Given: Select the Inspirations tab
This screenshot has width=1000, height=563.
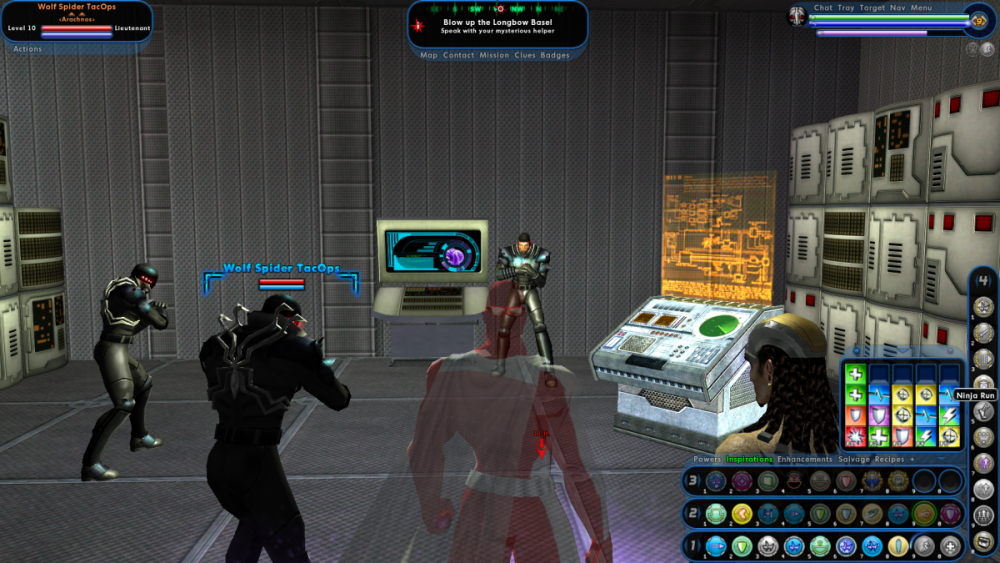Looking at the screenshot, I should click(x=749, y=459).
